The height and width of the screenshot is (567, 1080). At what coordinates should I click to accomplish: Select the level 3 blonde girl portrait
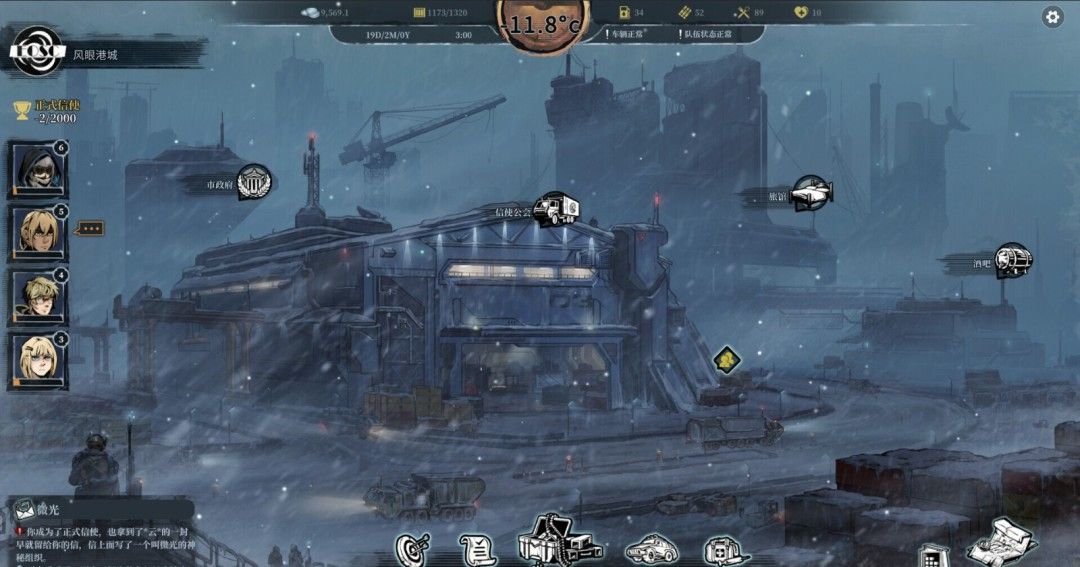click(x=38, y=360)
